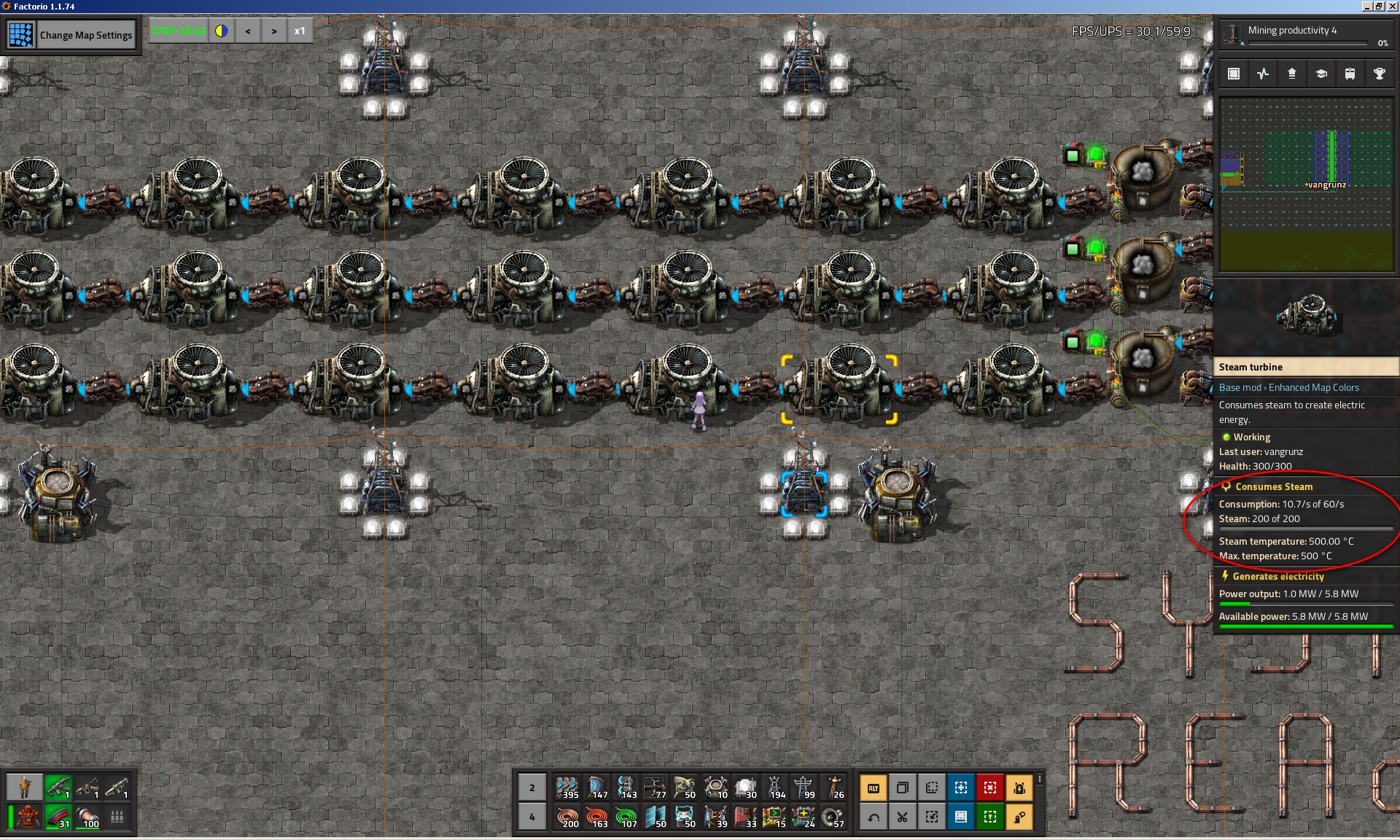The height and width of the screenshot is (840, 1400).
Task: Click the undo arrow shortcut button
Action: [x=874, y=817]
